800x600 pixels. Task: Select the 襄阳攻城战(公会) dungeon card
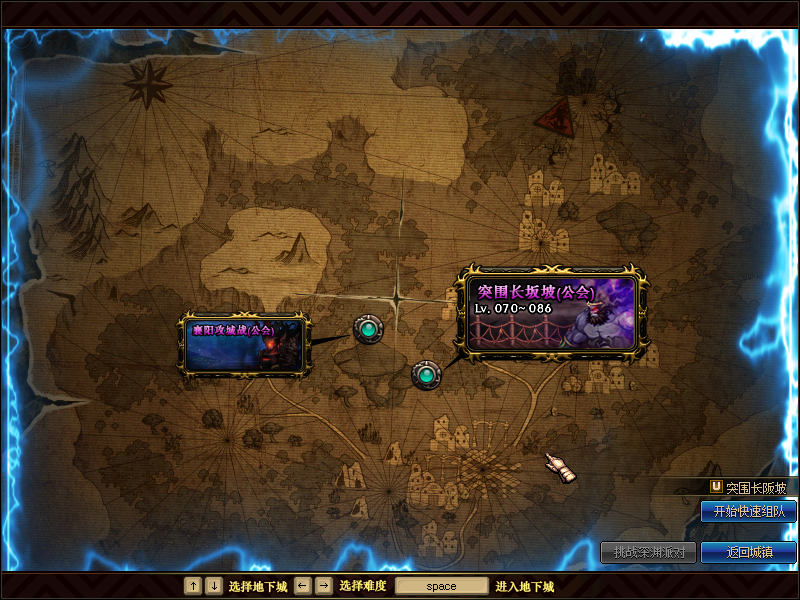[x=243, y=344]
